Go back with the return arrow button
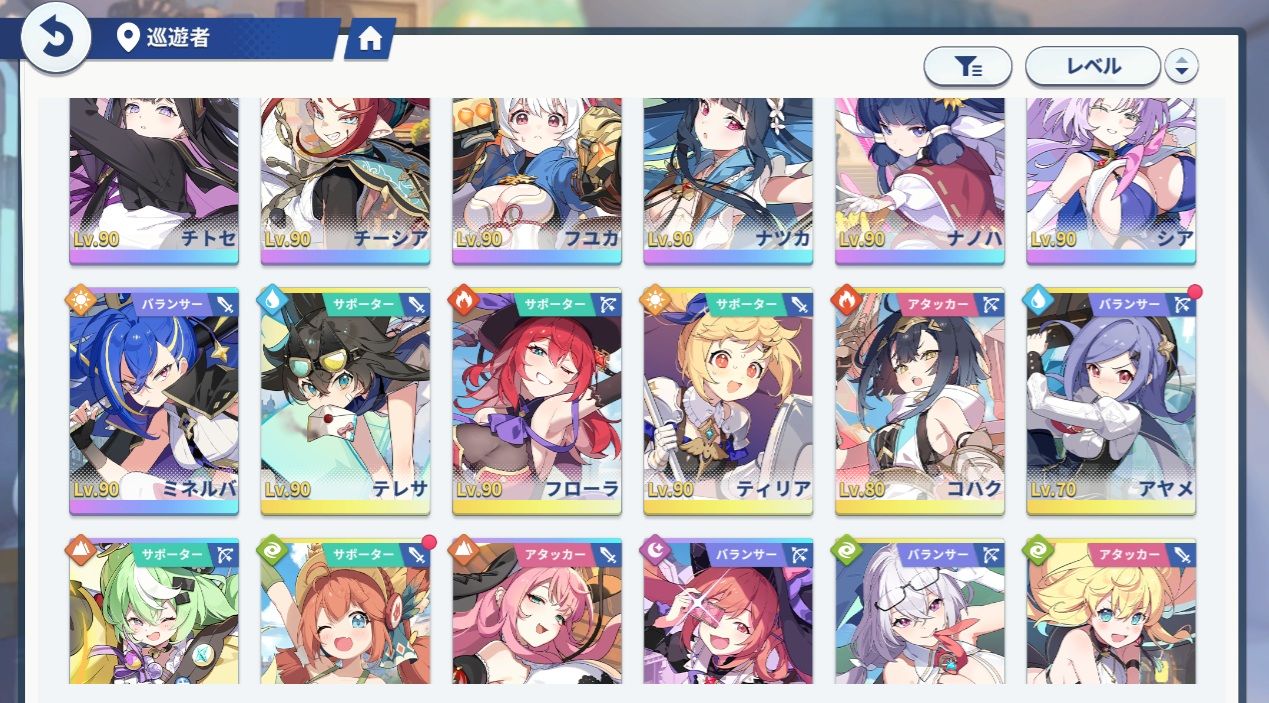 tap(56, 39)
